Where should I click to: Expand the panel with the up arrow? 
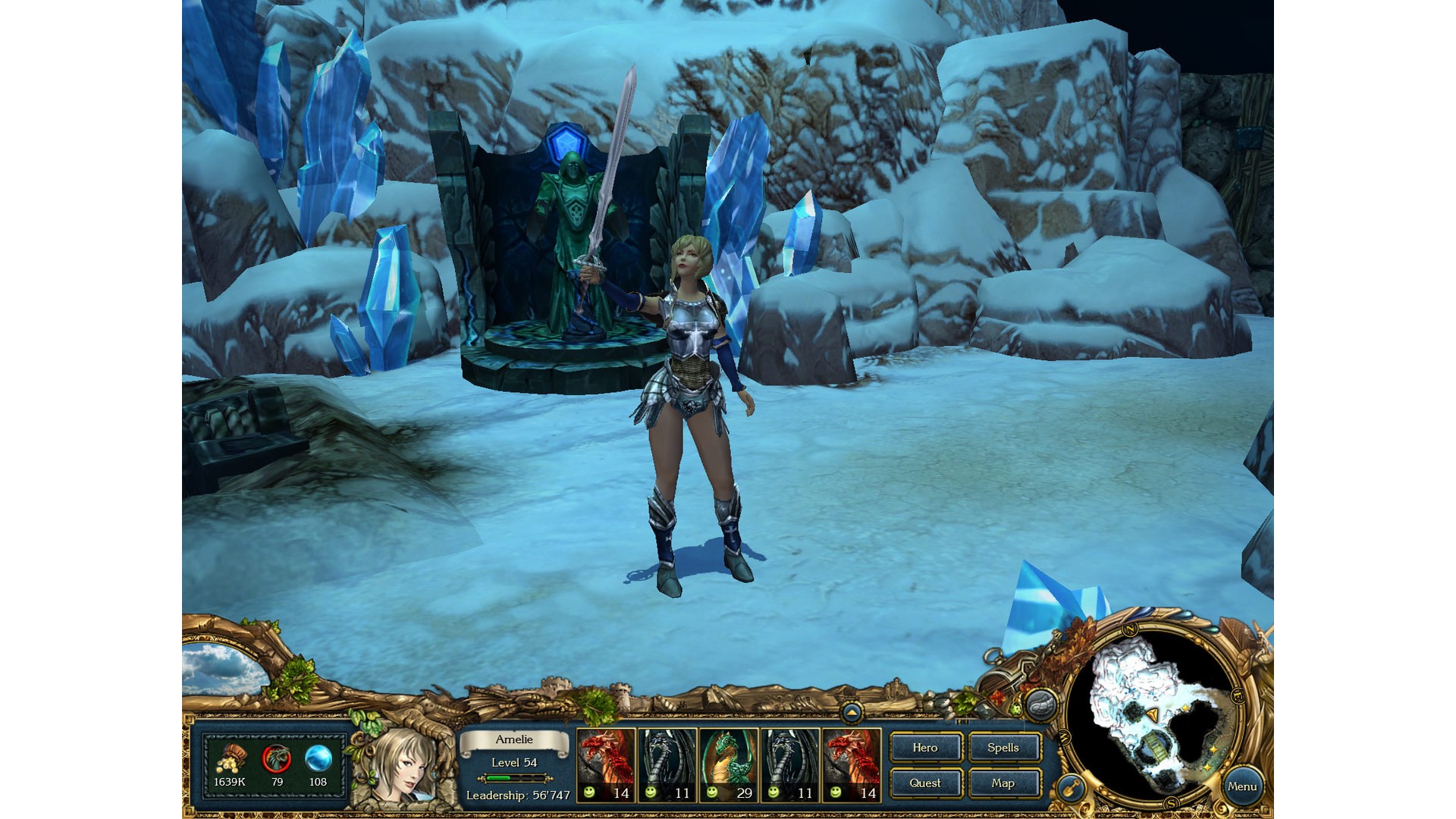[x=852, y=712]
